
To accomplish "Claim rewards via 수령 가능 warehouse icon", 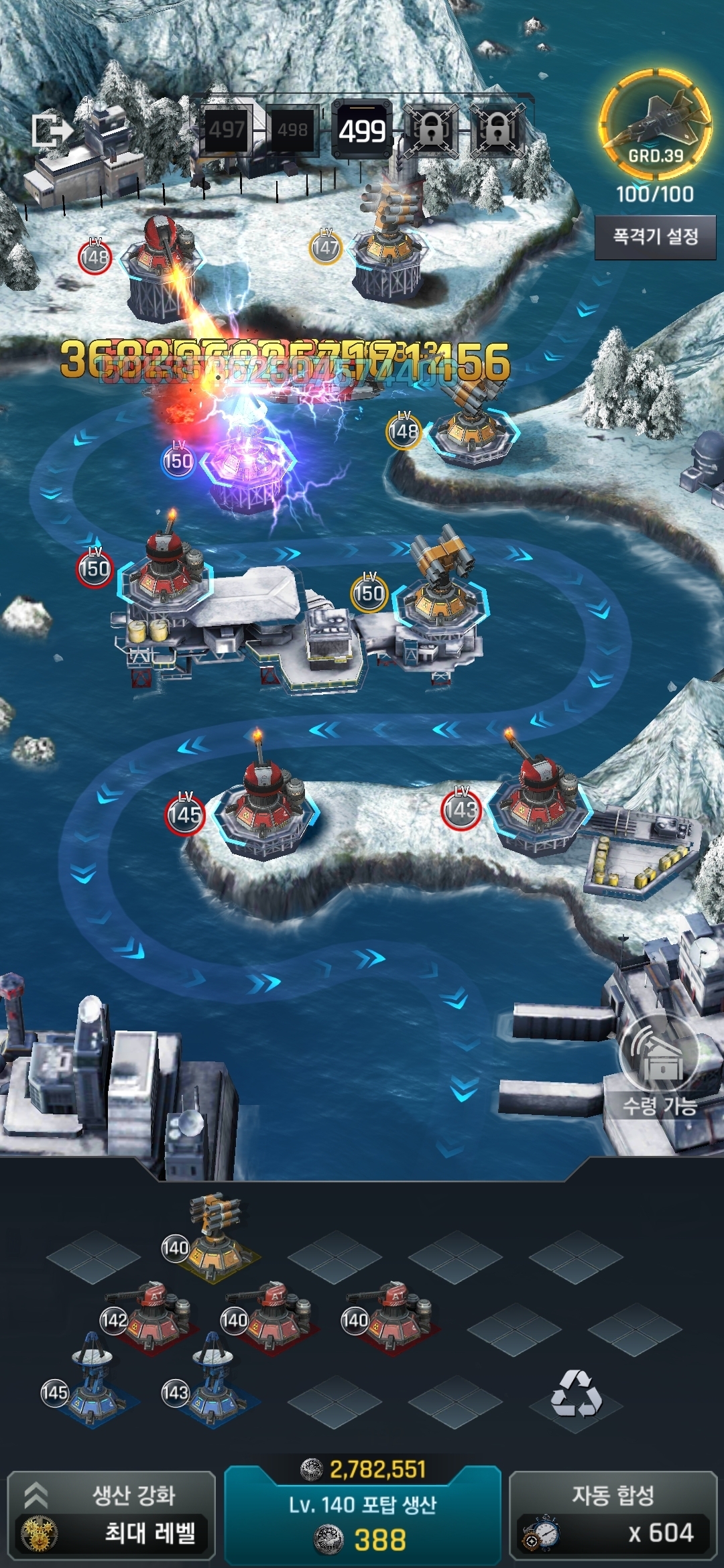I will [660, 1065].
